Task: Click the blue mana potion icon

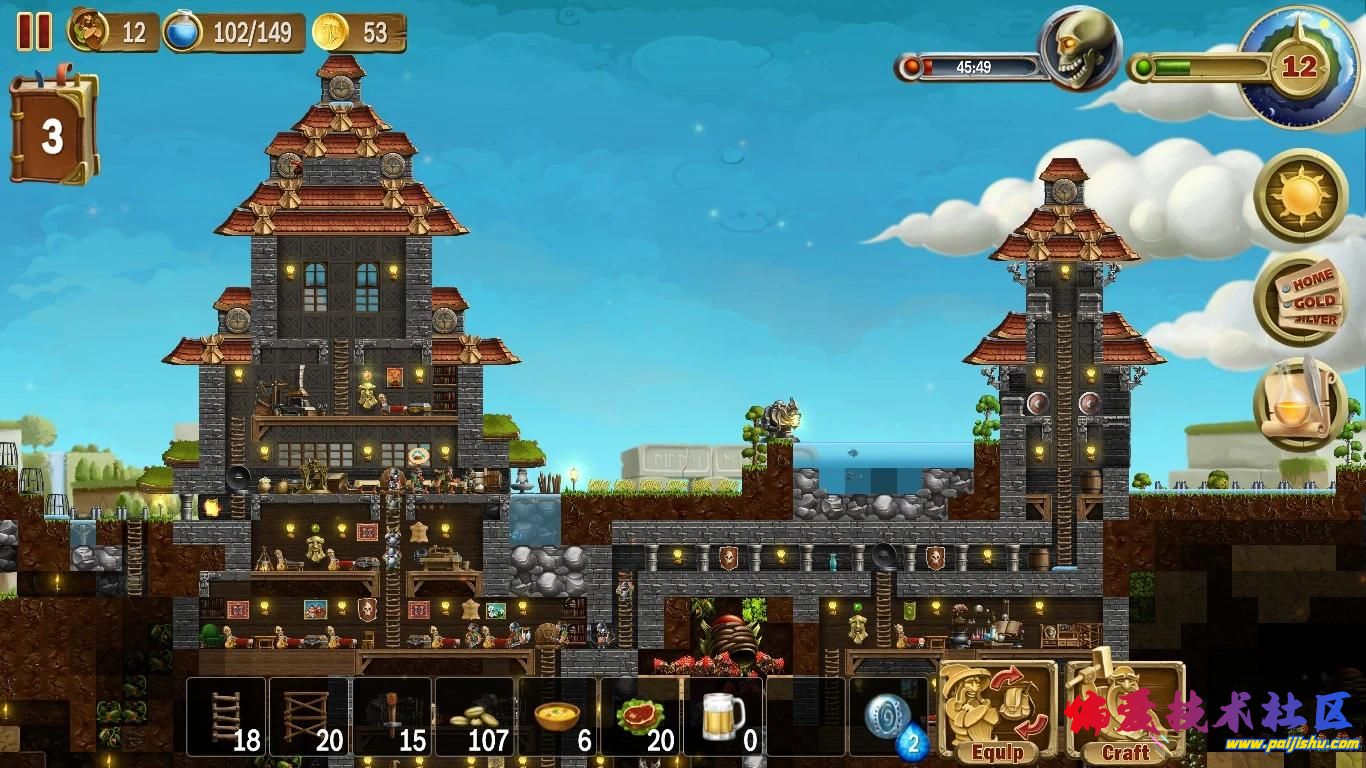Action: pyautogui.click(x=183, y=32)
